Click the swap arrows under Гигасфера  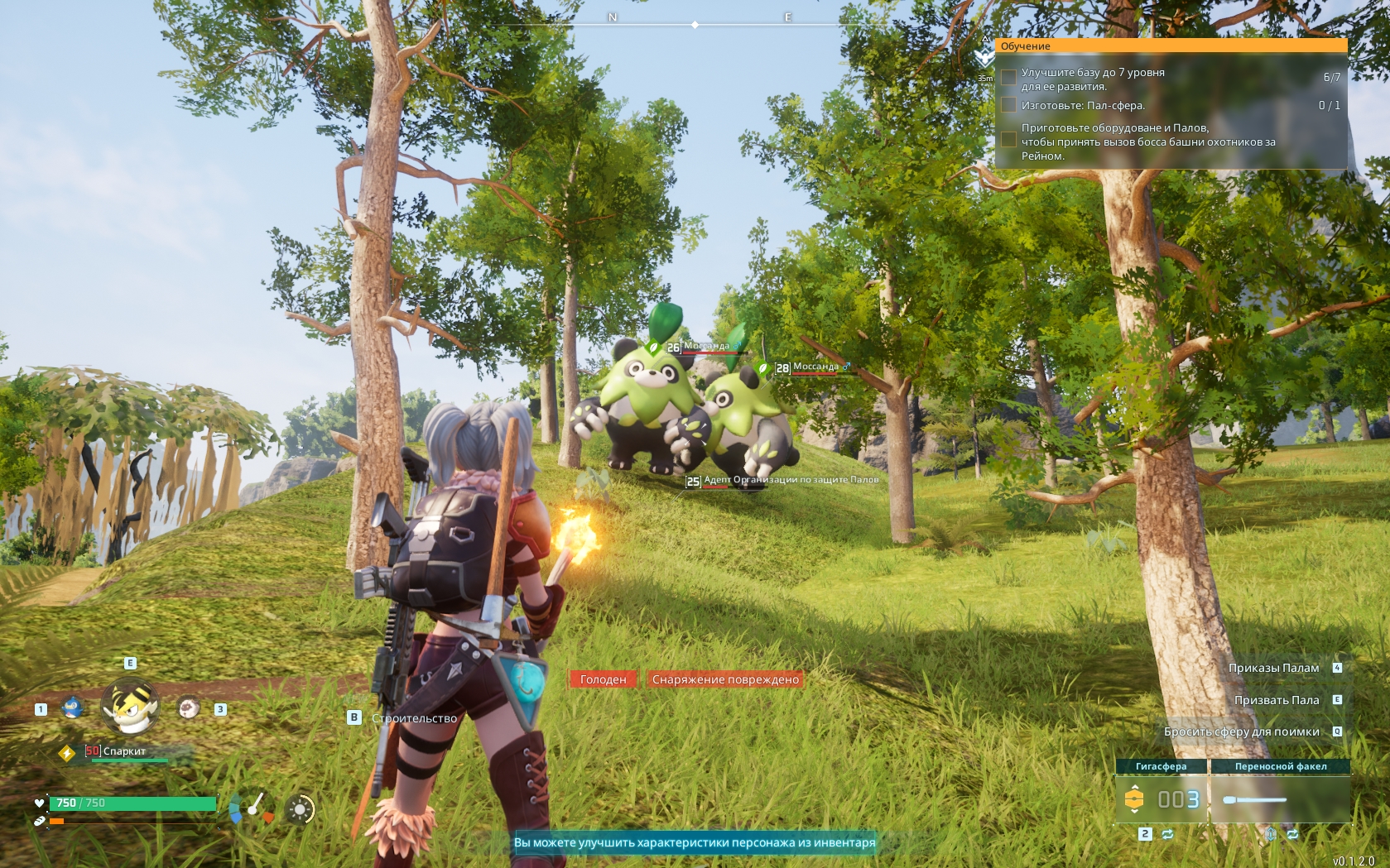pyautogui.click(x=1167, y=834)
